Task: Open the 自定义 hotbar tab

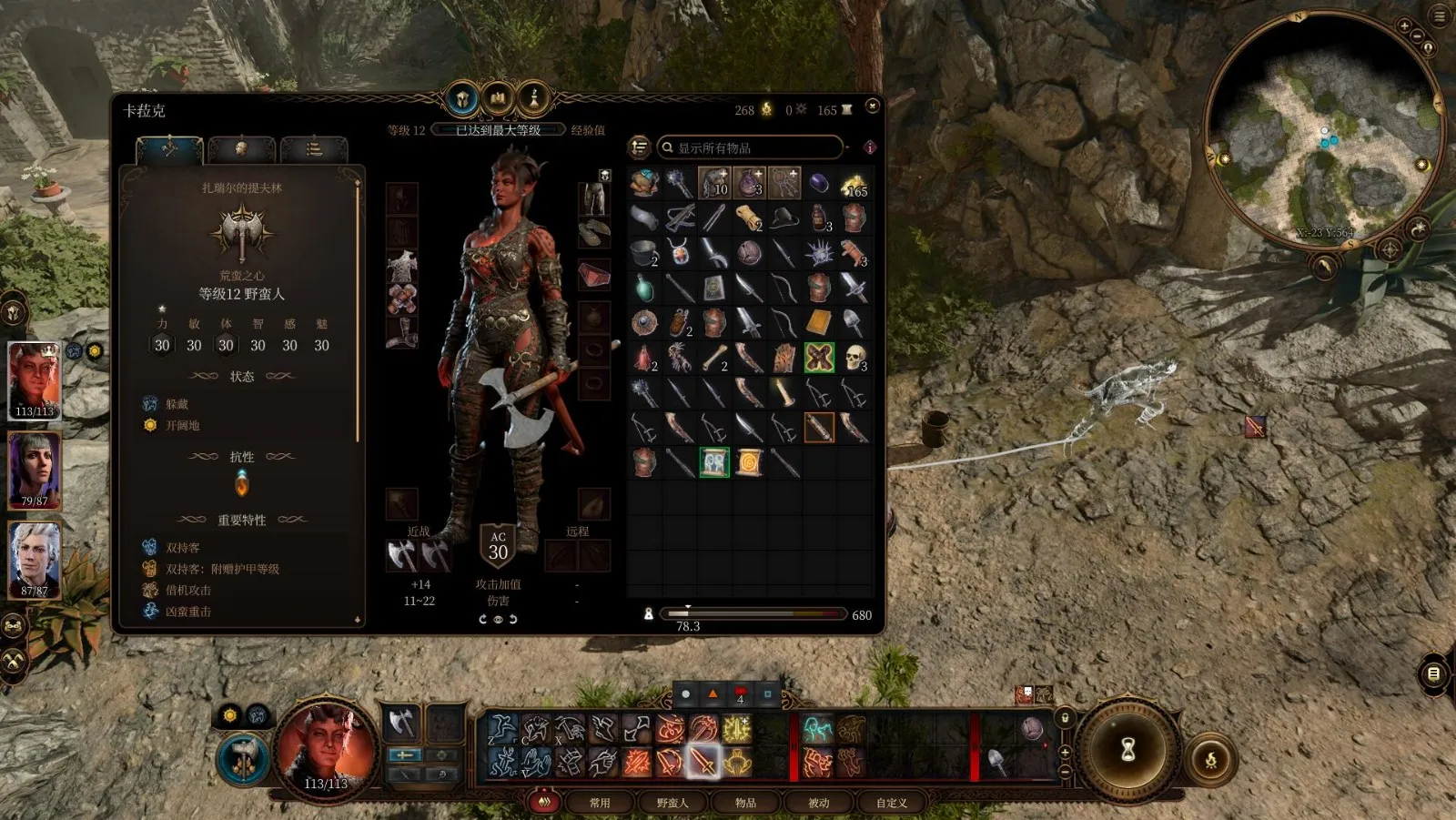Action: [x=891, y=803]
